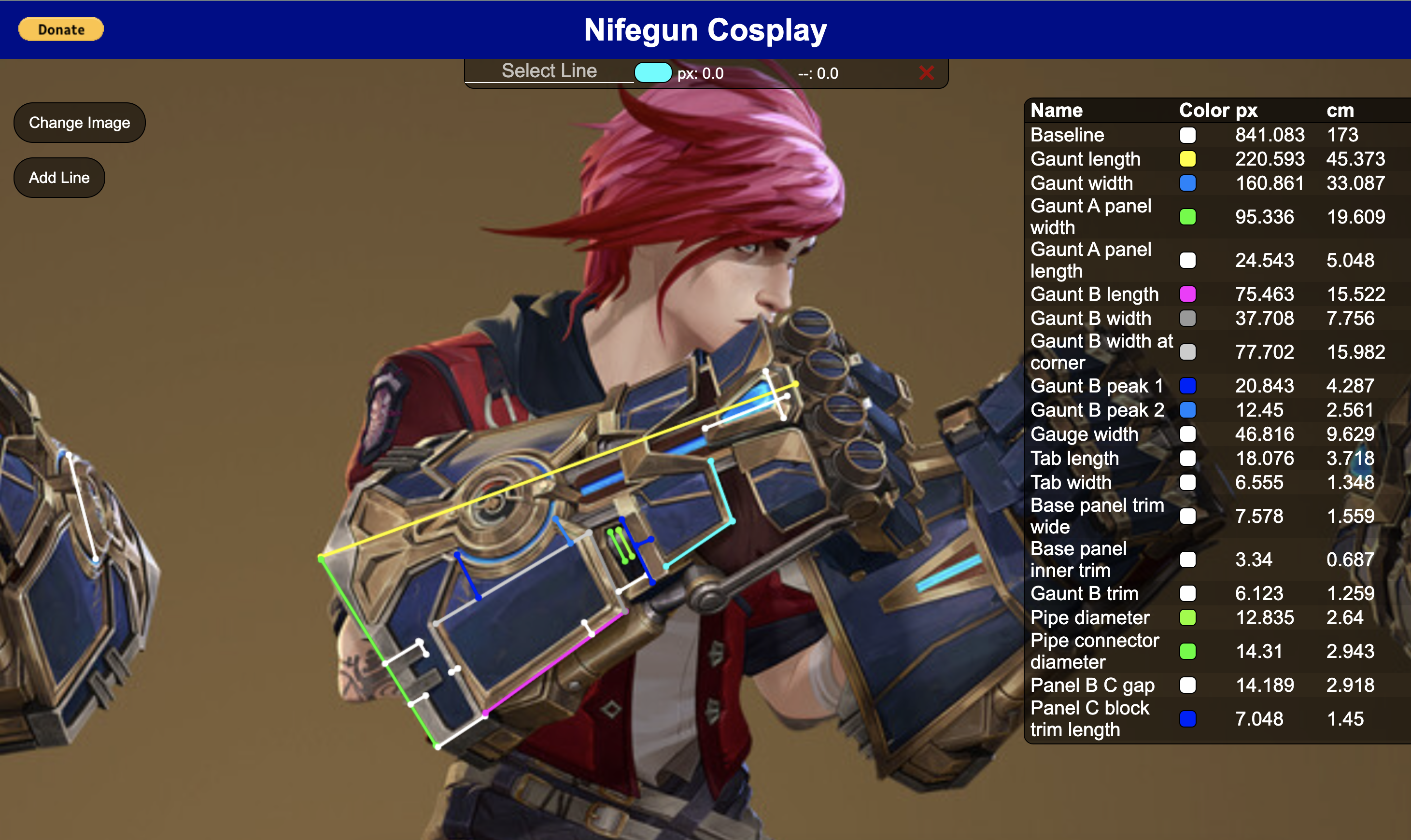Open the Select Line dropdown

(x=548, y=71)
